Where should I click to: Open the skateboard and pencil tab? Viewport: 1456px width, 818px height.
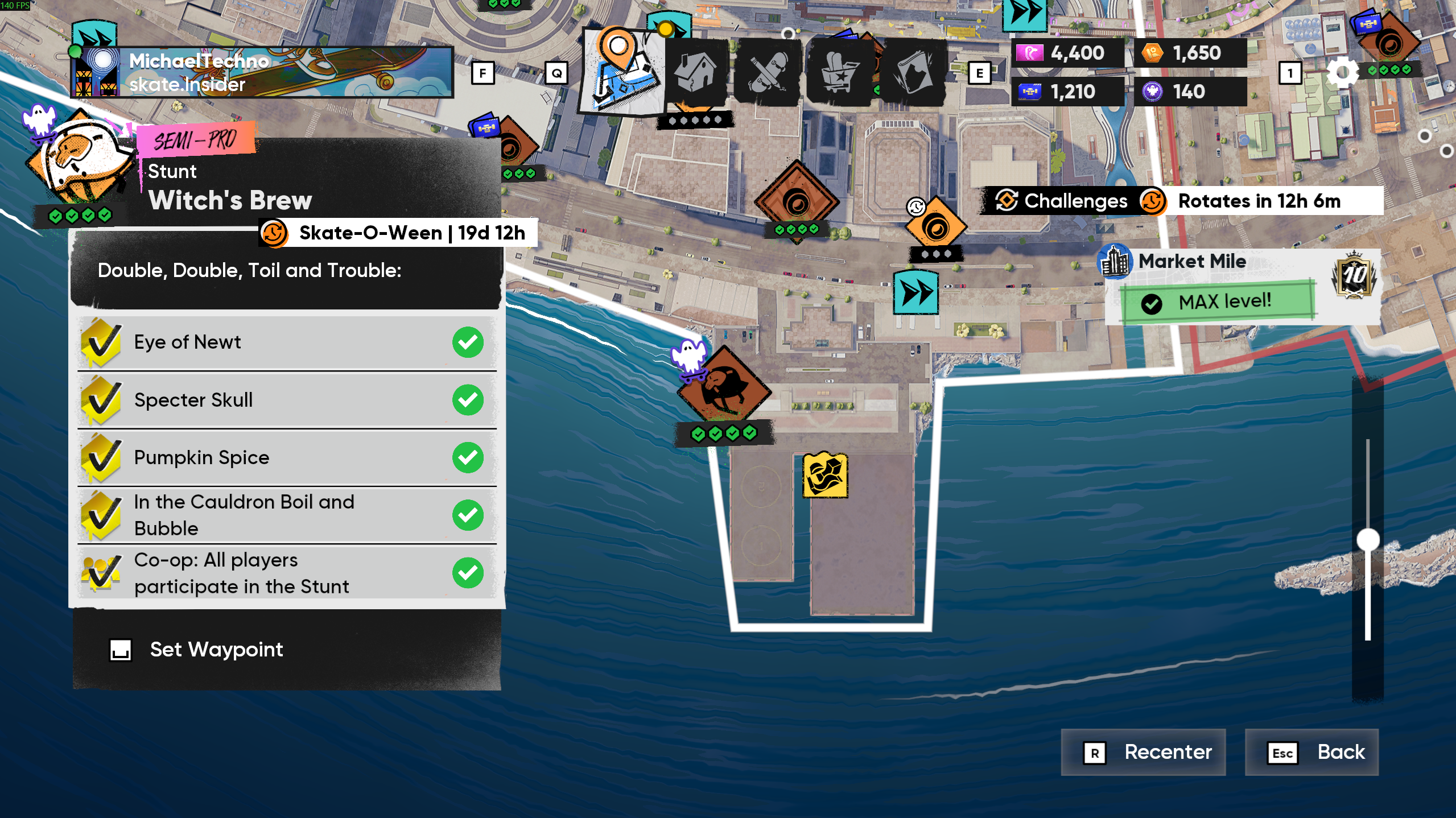767,72
